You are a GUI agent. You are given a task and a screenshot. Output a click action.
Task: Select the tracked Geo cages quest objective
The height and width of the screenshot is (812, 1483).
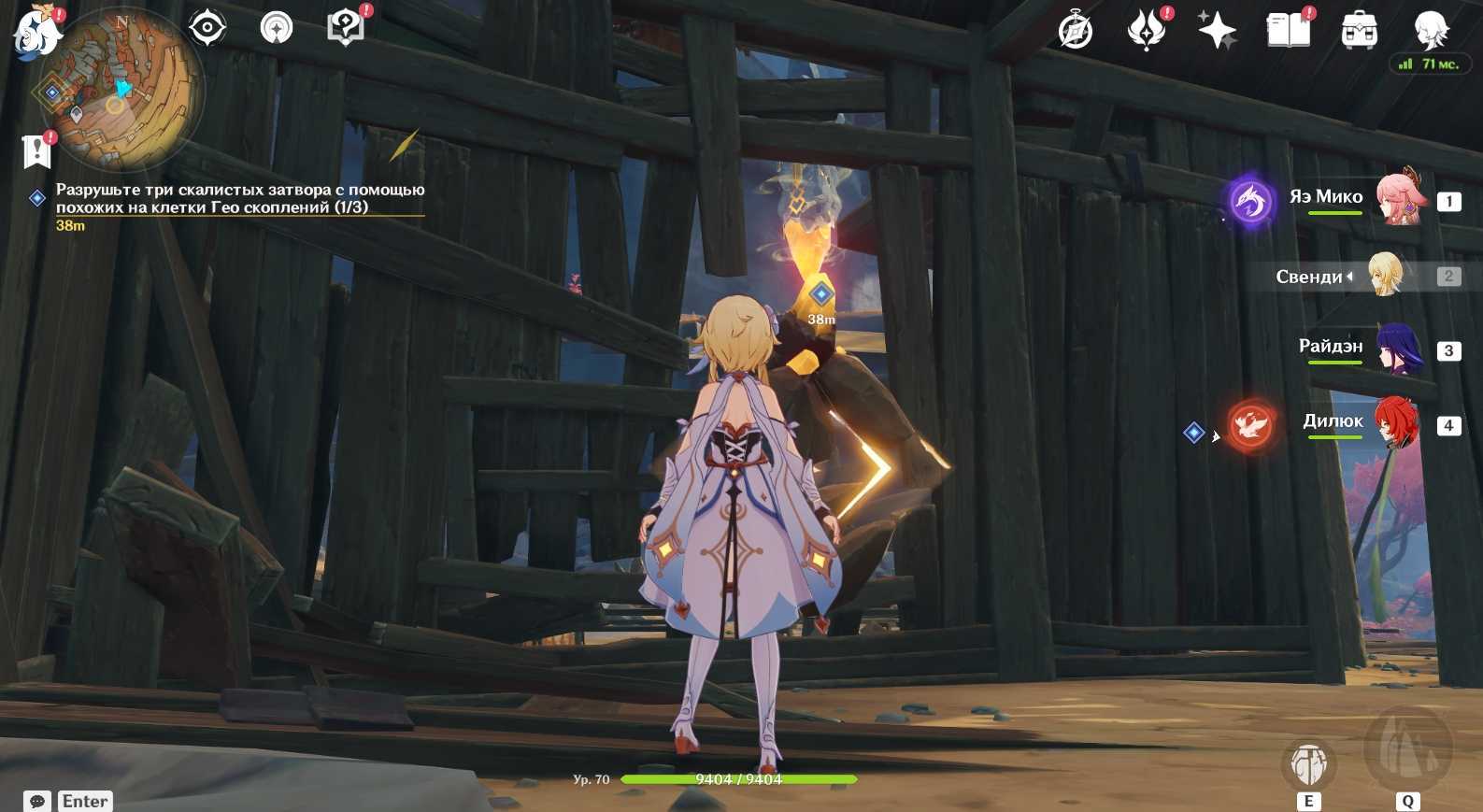(239, 198)
